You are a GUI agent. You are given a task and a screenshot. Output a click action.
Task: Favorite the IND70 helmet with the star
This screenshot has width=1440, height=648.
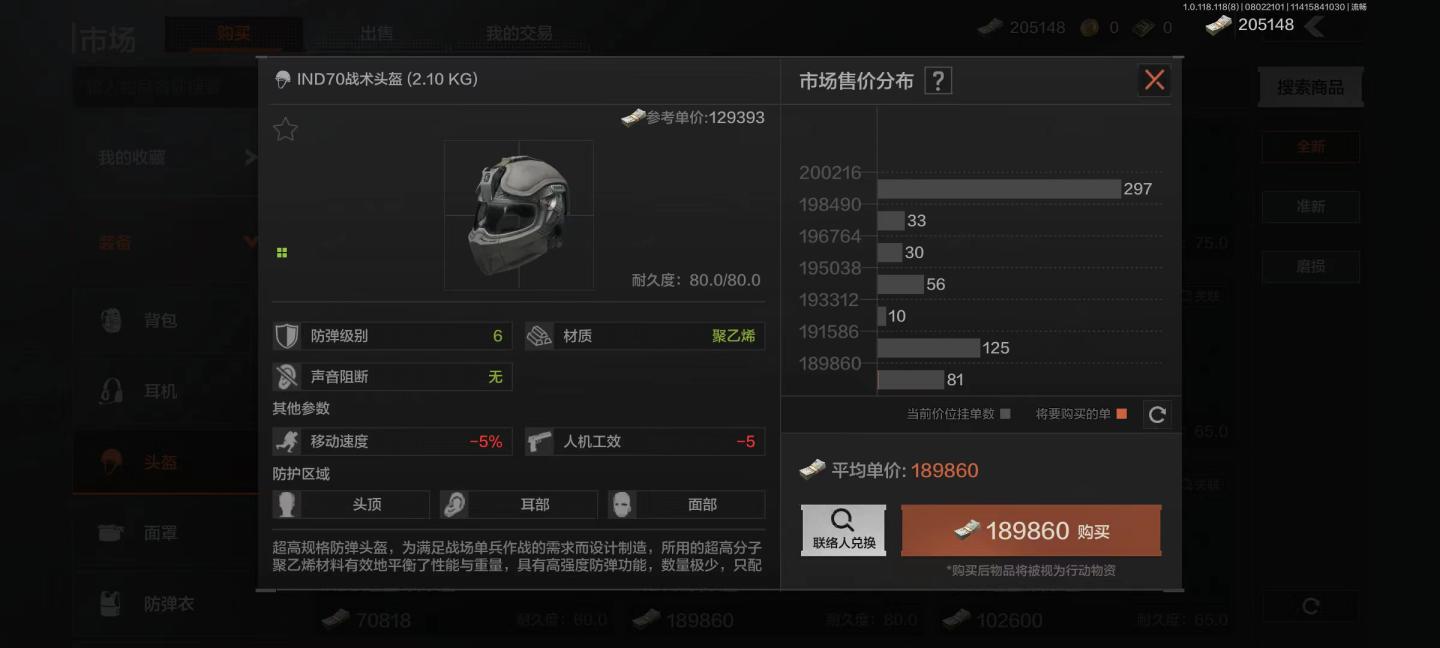tap(286, 129)
